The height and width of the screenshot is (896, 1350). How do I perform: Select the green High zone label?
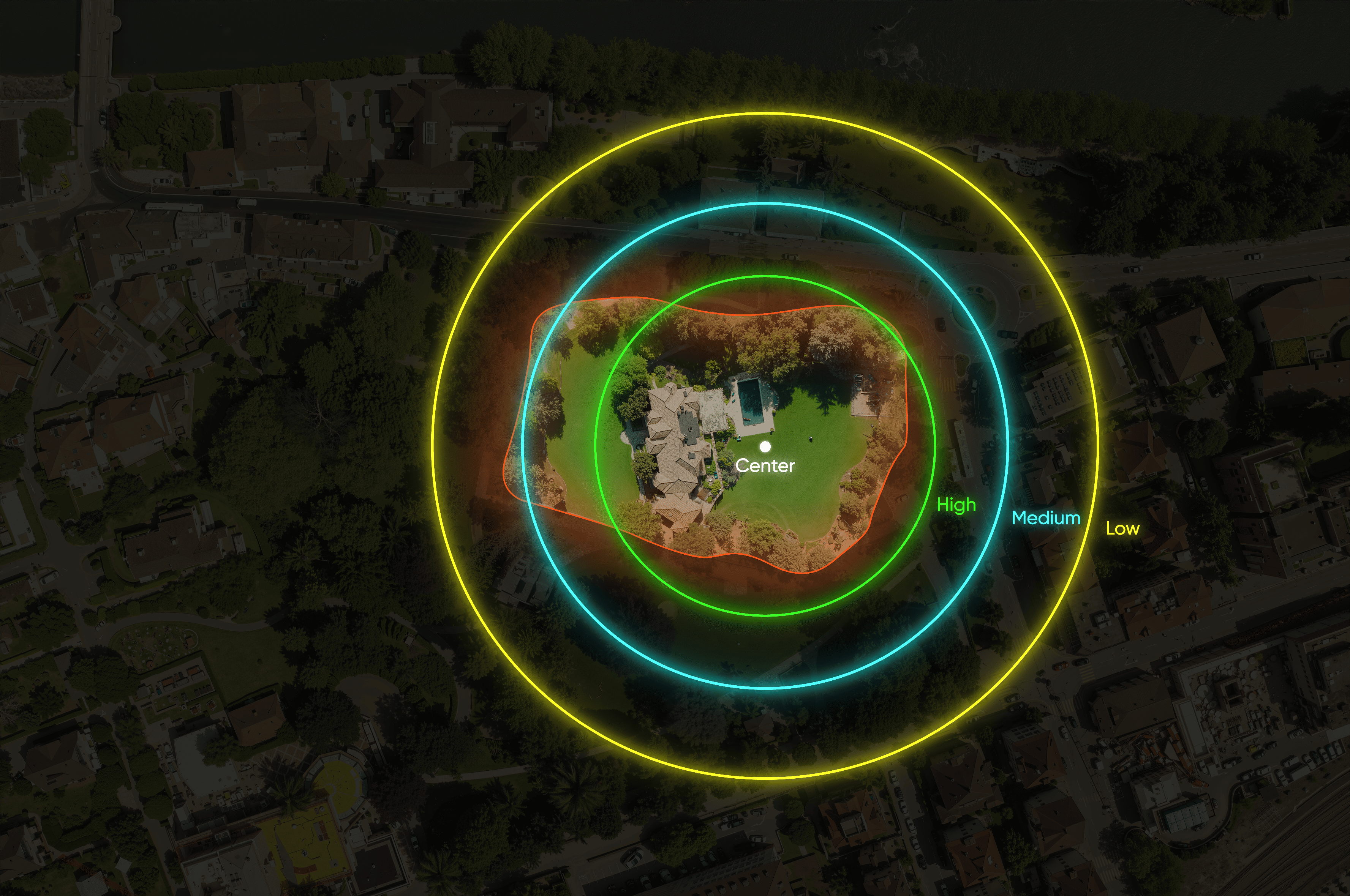click(x=956, y=505)
